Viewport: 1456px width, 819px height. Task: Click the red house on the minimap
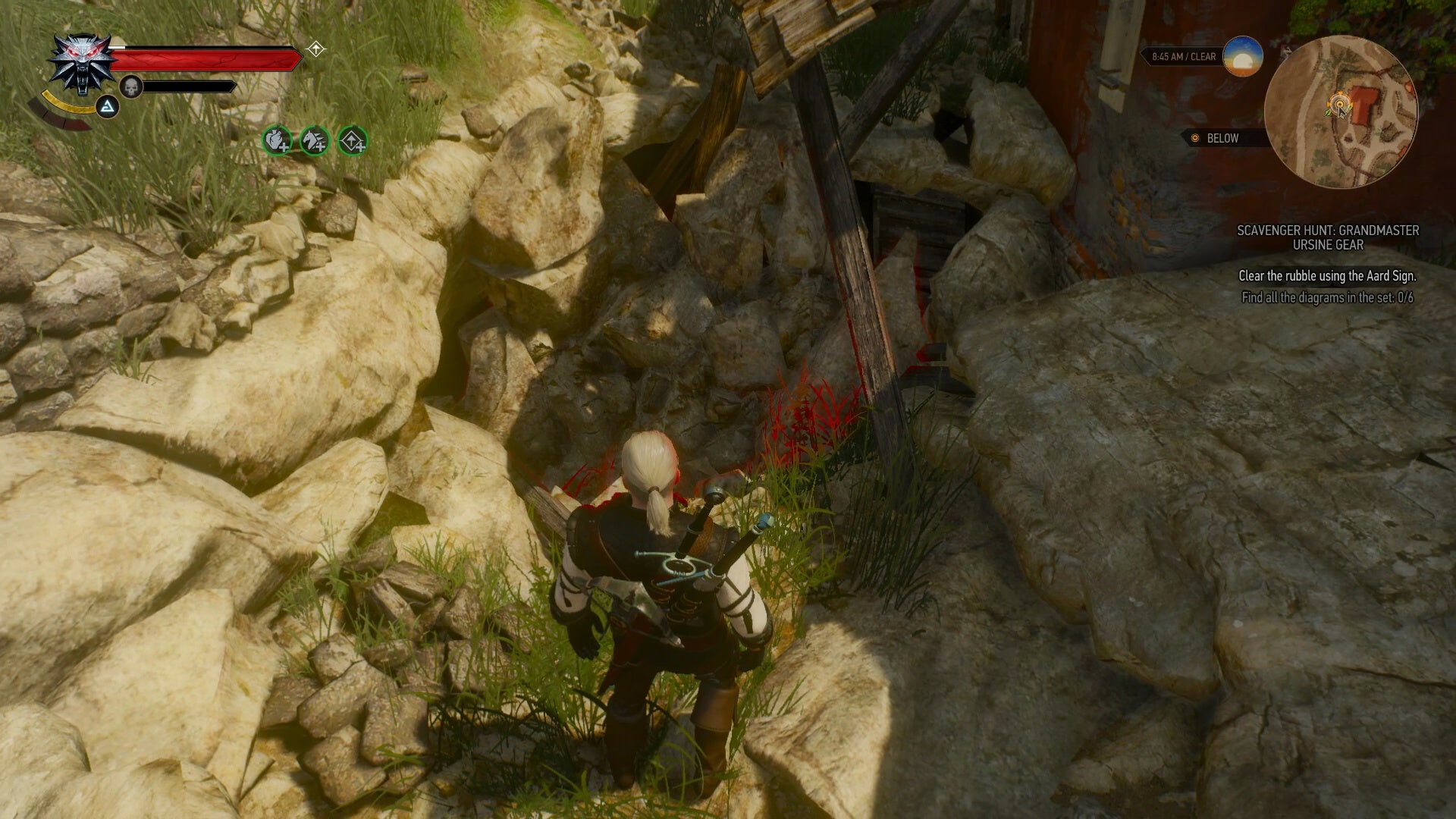1363,105
